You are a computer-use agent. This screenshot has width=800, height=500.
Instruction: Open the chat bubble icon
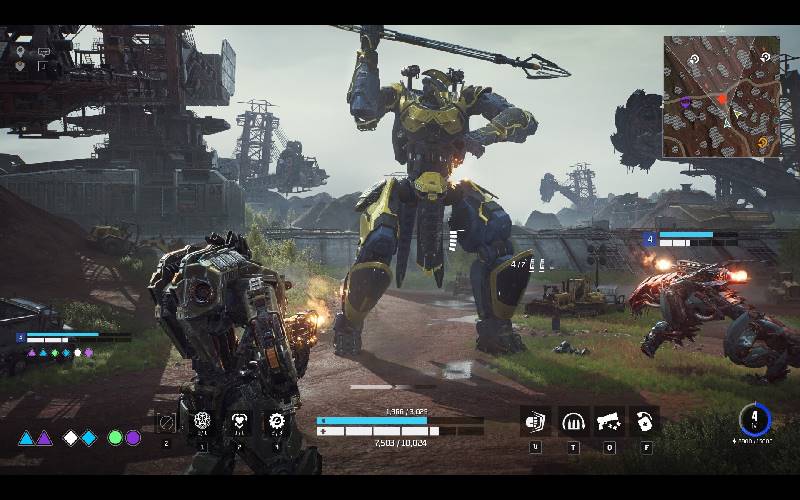(x=43, y=51)
